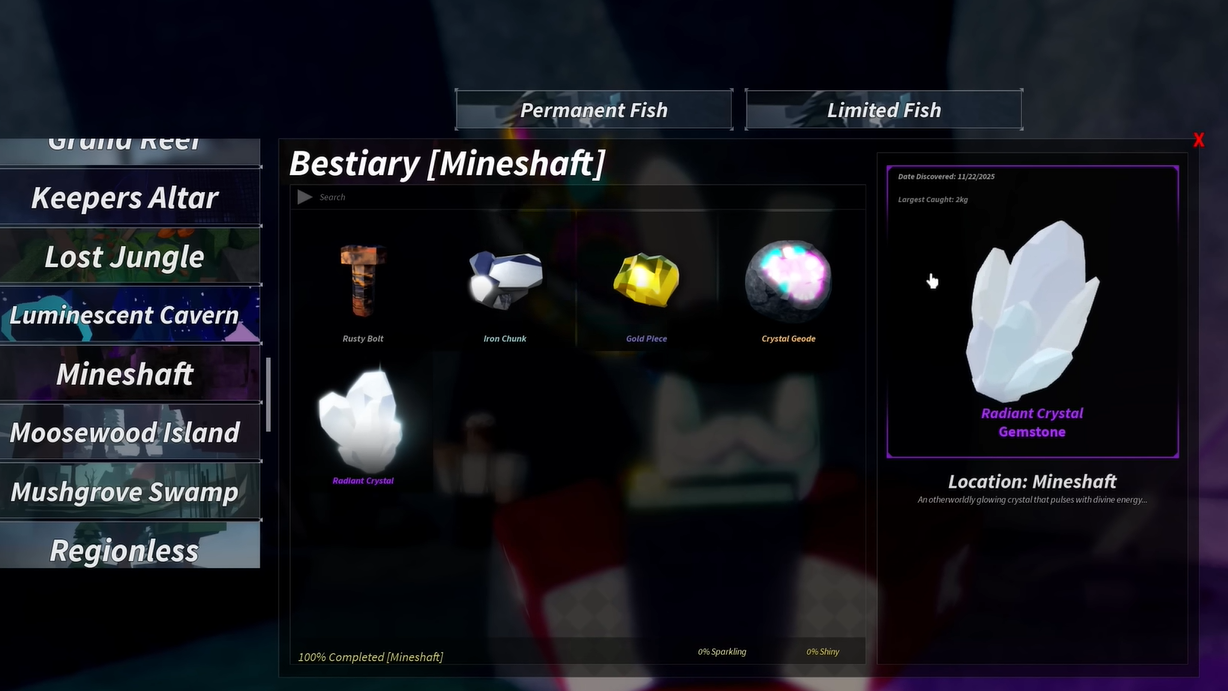
Task: Switch to the Permanent Fish tab
Action: [x=594, y=110]
